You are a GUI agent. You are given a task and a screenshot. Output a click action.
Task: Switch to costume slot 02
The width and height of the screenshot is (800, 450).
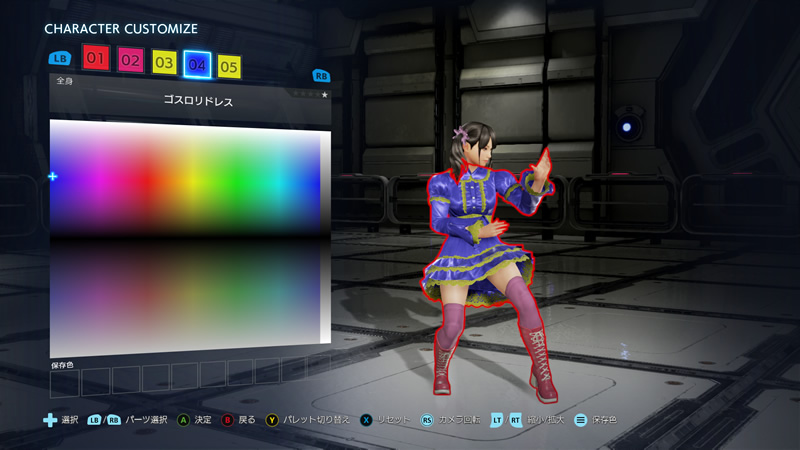click(x=130, y=60)
